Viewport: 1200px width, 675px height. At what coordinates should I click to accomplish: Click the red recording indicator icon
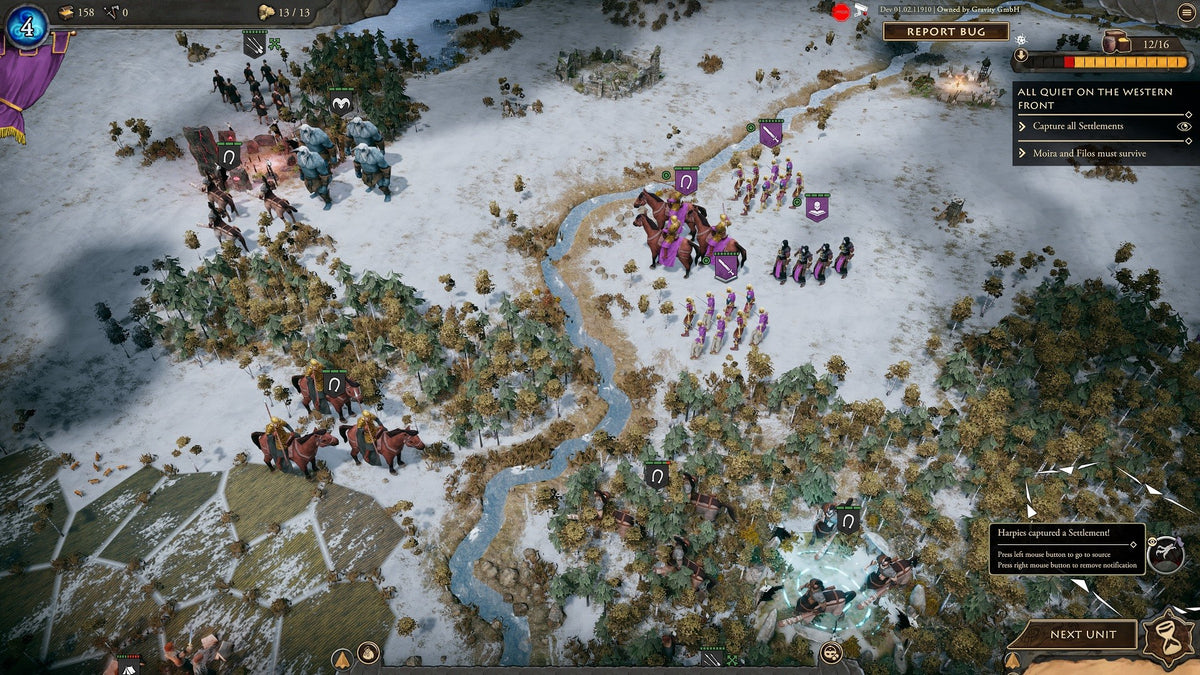click(841, 12)
